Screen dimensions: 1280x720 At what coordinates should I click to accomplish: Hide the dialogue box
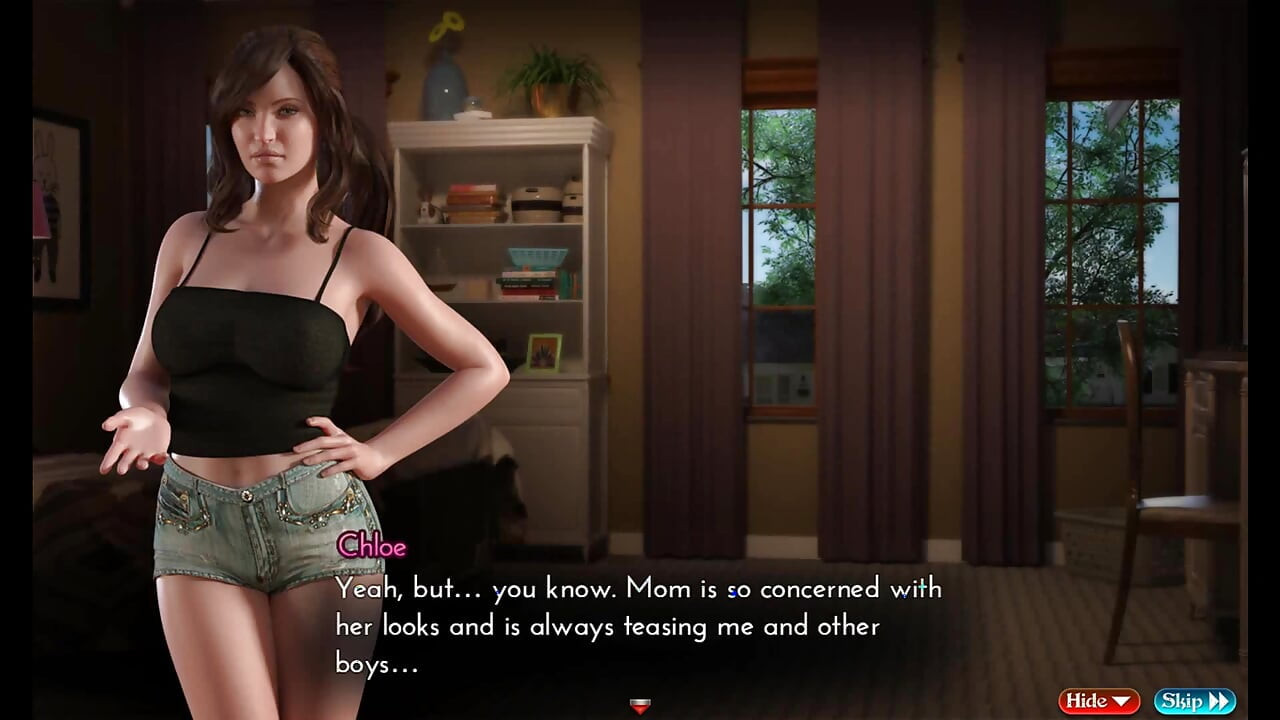point(1099,701)
